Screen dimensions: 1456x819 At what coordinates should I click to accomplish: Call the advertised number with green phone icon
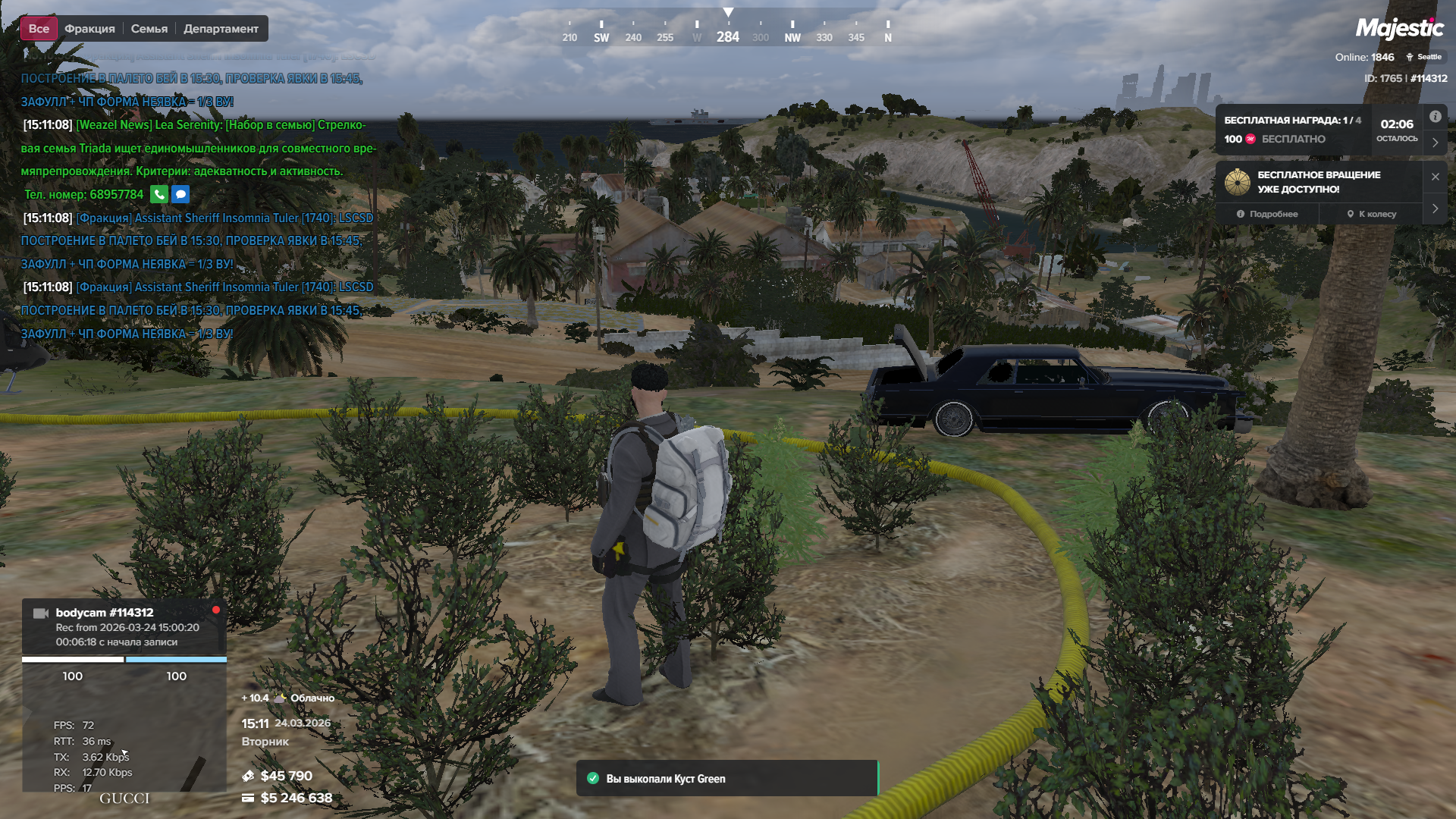click(x=159, y=194)
